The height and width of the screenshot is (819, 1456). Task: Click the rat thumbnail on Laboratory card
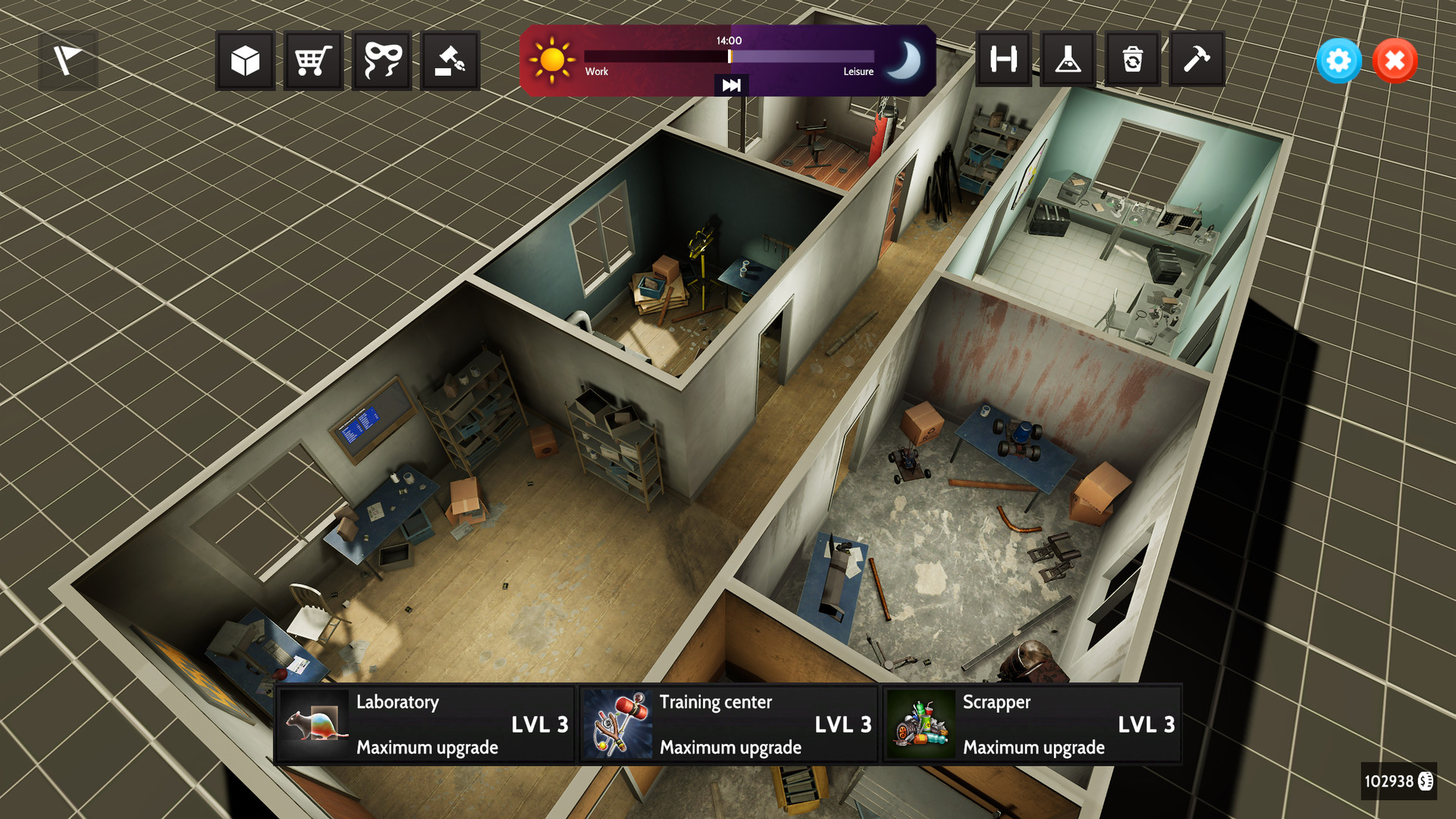315,723
